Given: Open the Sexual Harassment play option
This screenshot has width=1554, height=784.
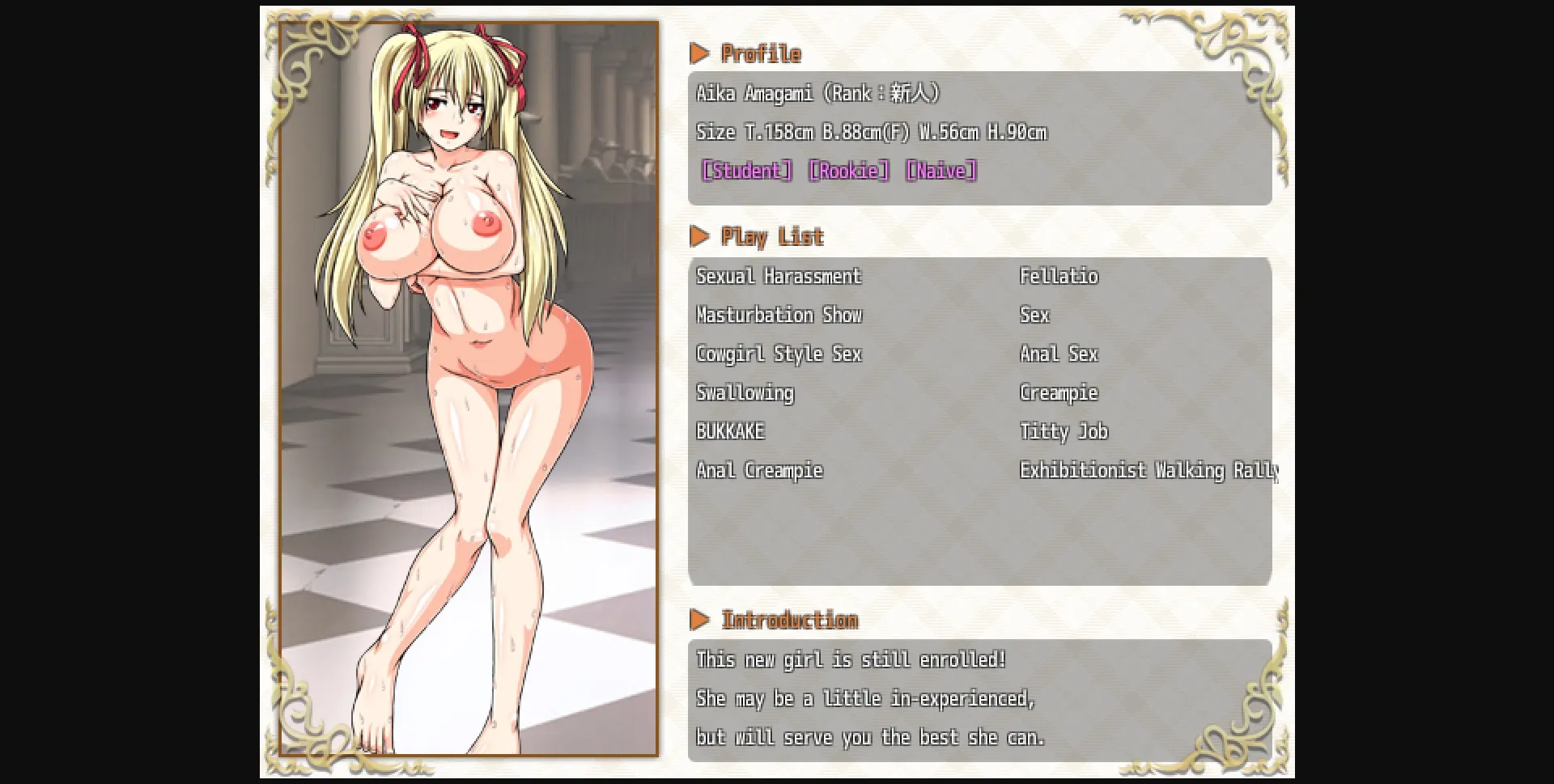Looking at the screenshot, I should (779, 276).
